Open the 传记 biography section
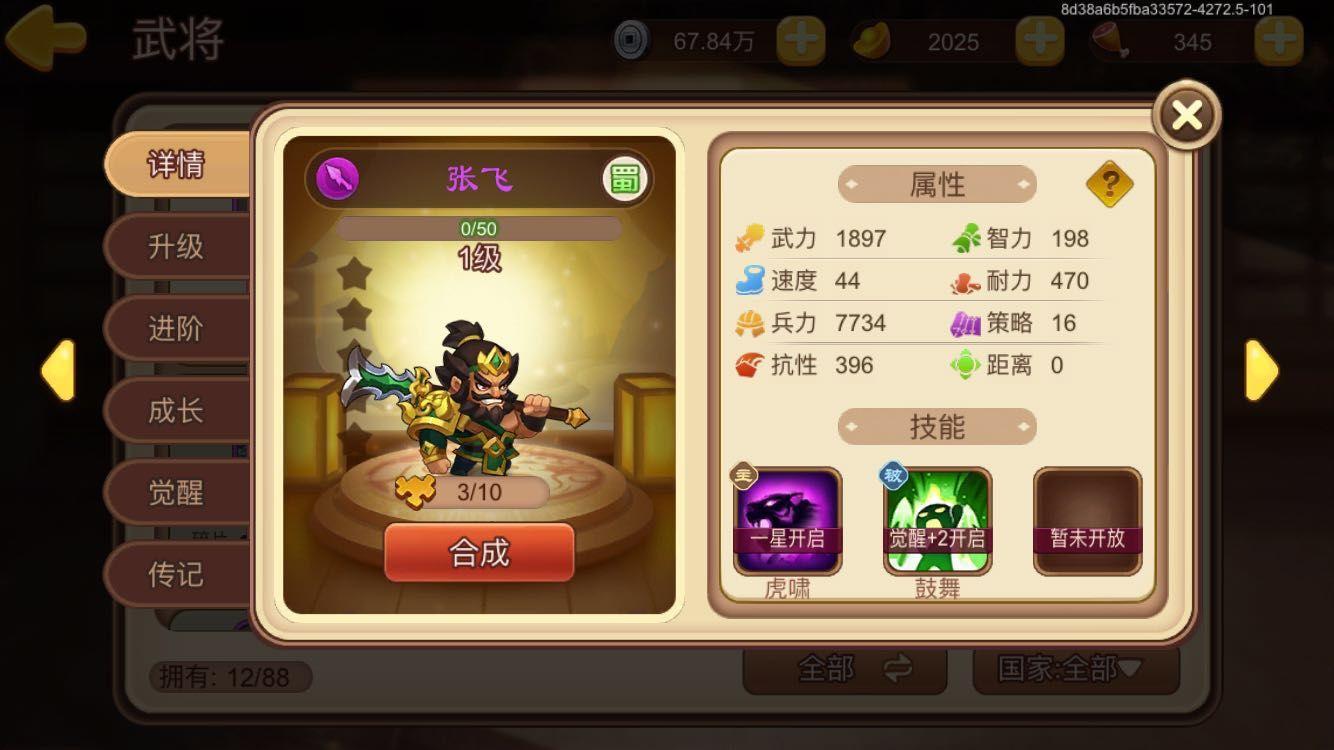Screen dimensions: 1334x750 click(x=174, y=574)
